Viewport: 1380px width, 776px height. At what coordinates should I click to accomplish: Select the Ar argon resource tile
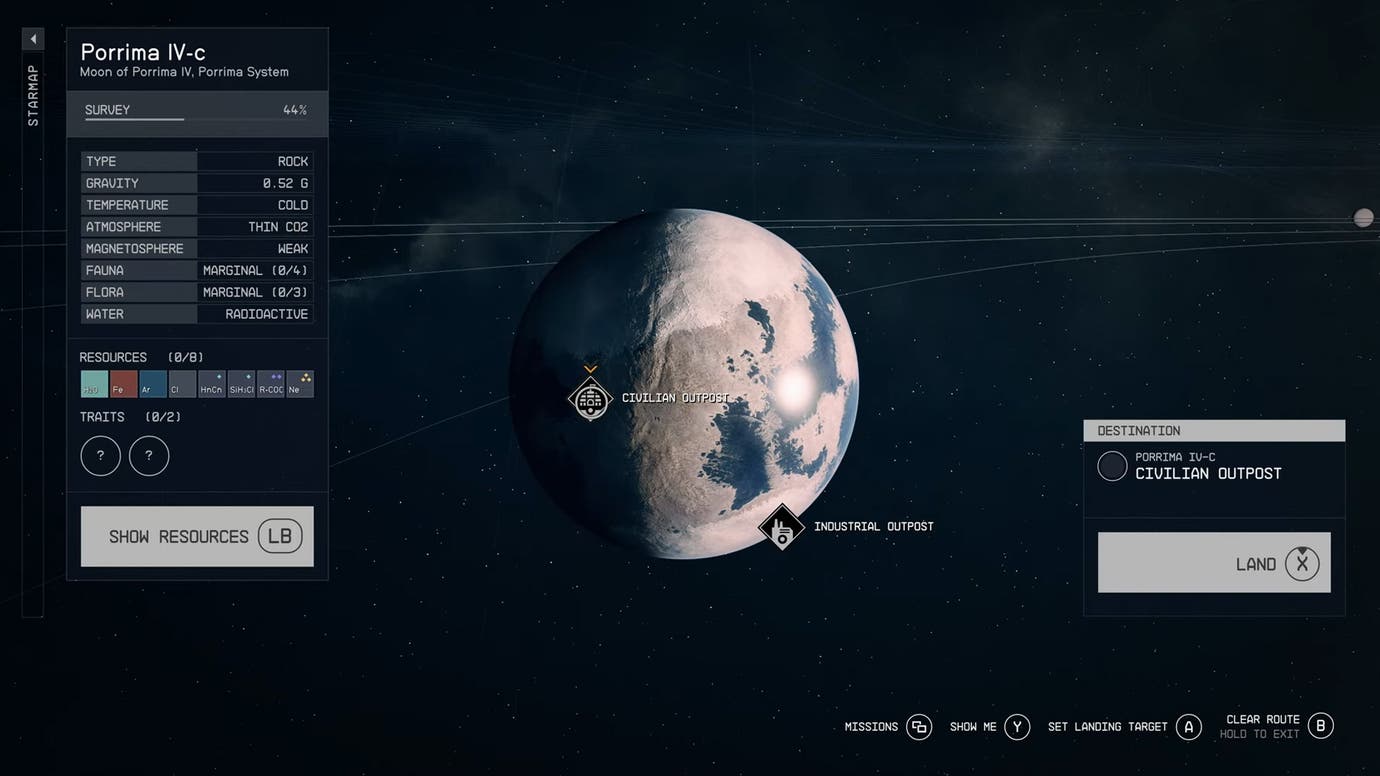153,384
